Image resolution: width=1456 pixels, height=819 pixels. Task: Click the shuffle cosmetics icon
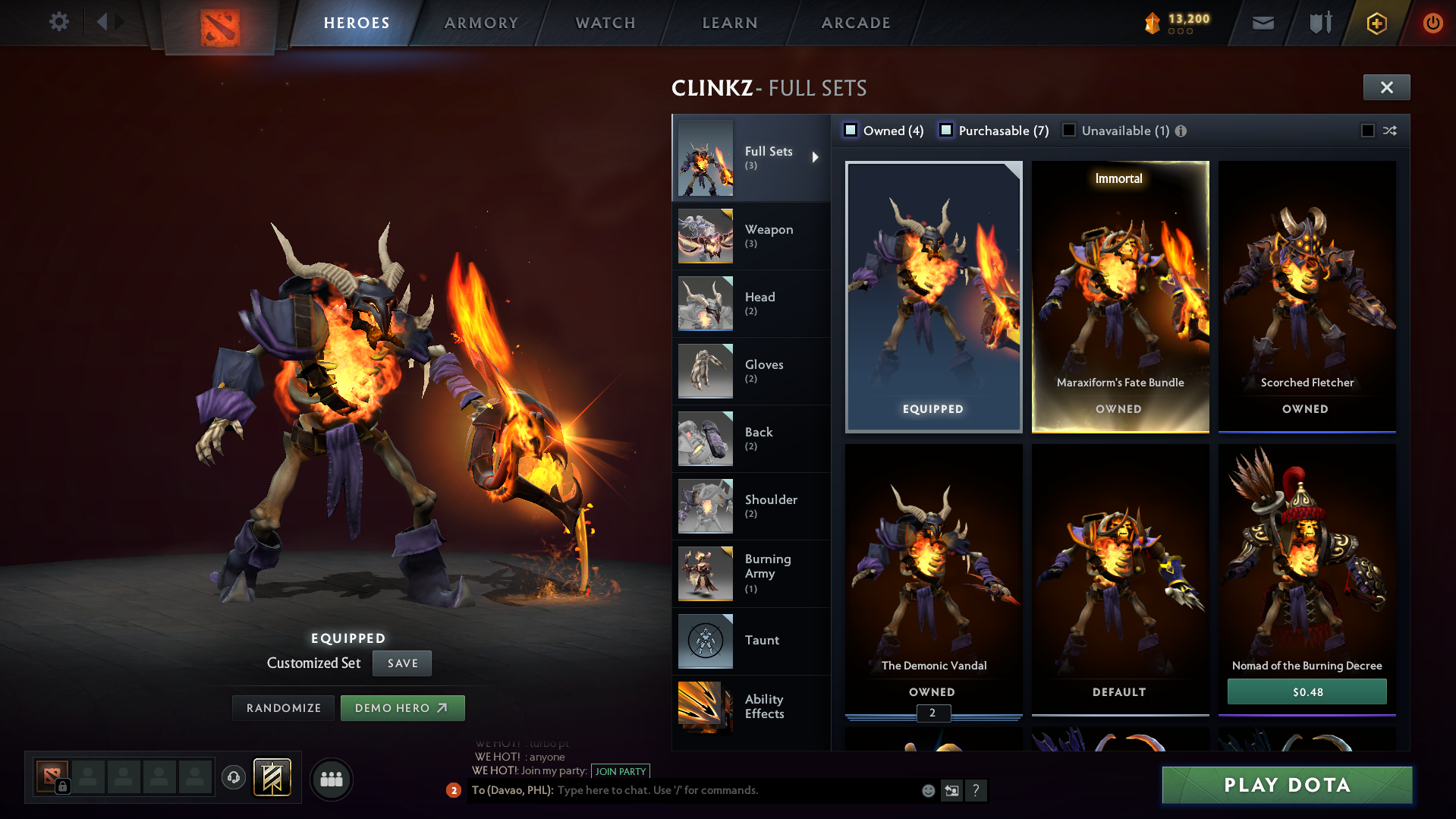coord(1391,131)
